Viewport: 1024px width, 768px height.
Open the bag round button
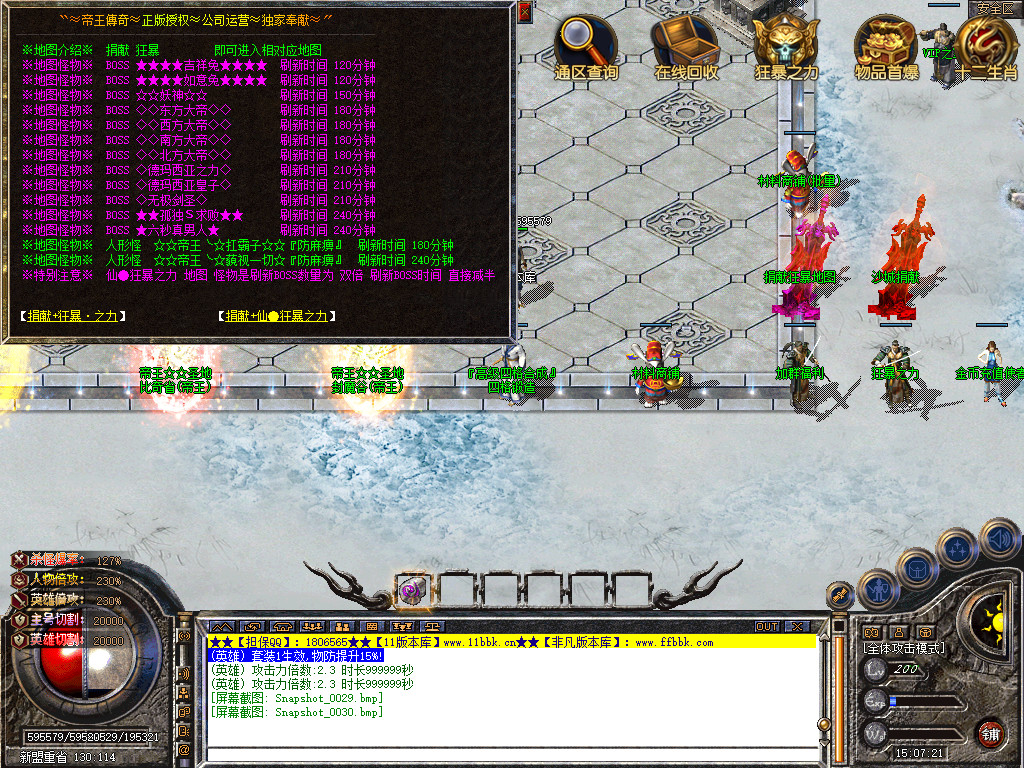[x=916, y=568]
